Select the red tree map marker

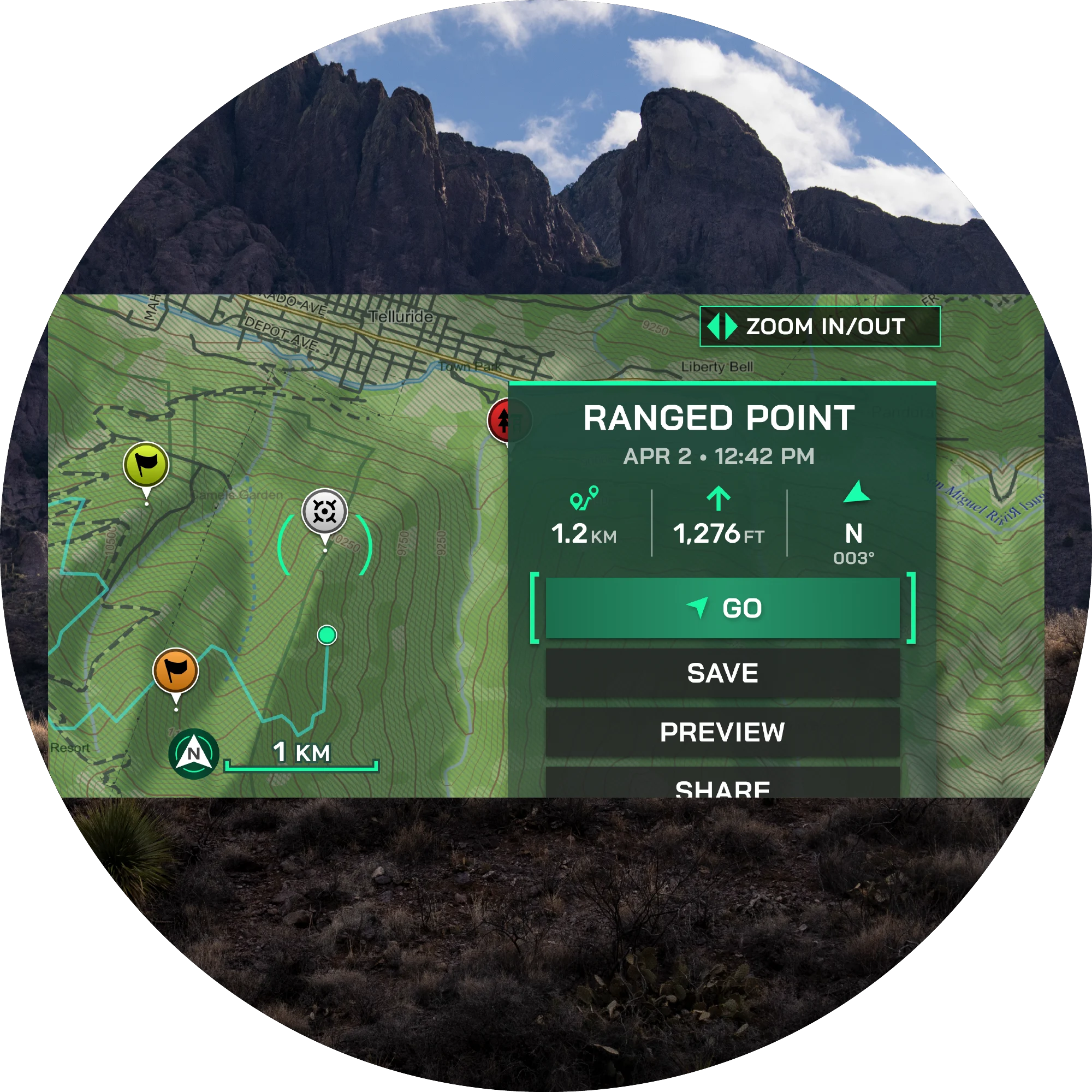click(x=500, y=420)
